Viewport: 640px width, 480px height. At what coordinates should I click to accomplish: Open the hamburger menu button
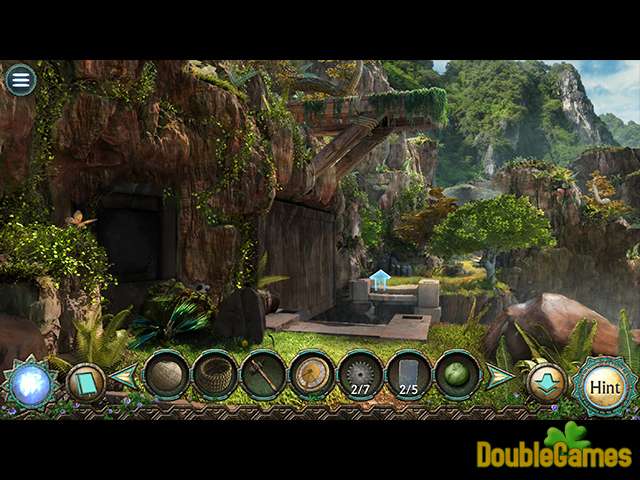click(x=20, y=80)
